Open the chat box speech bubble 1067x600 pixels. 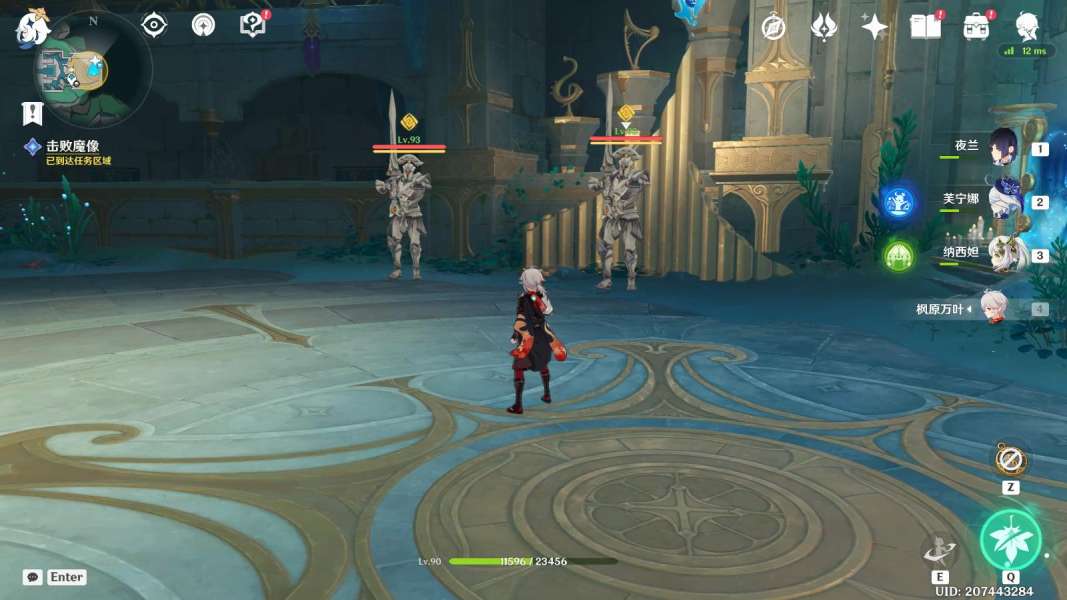tap(33, 577)
